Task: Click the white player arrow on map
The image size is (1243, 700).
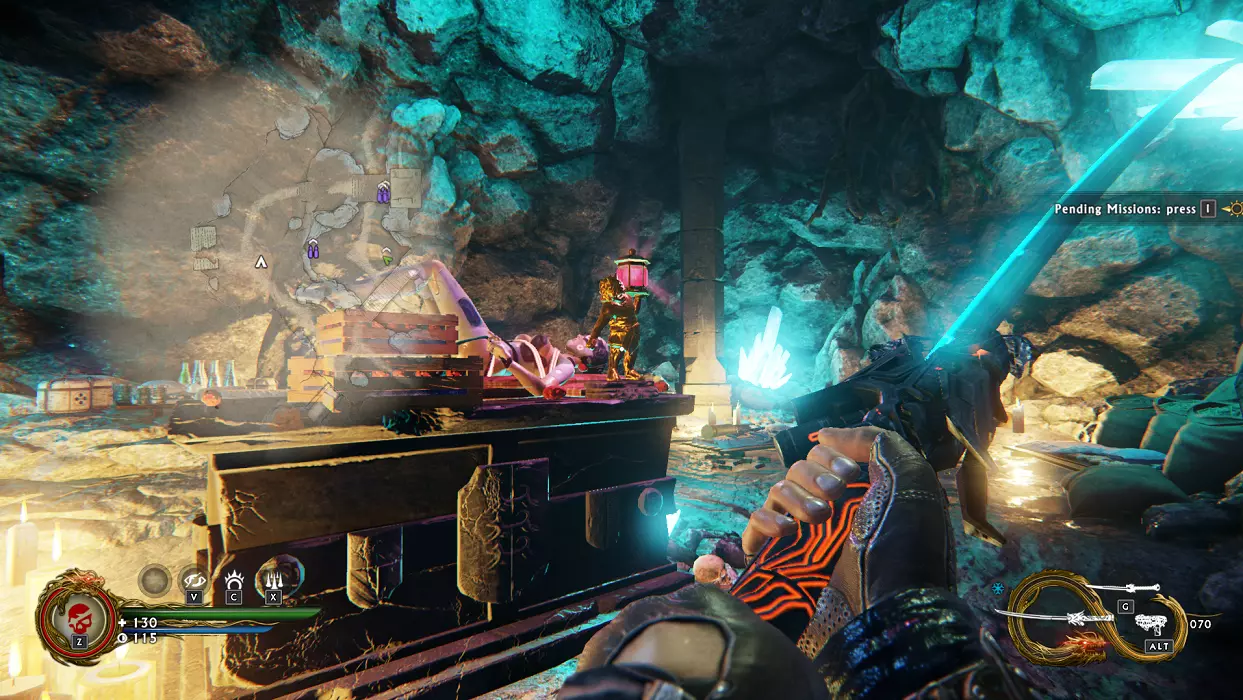Action: point(261,262)
